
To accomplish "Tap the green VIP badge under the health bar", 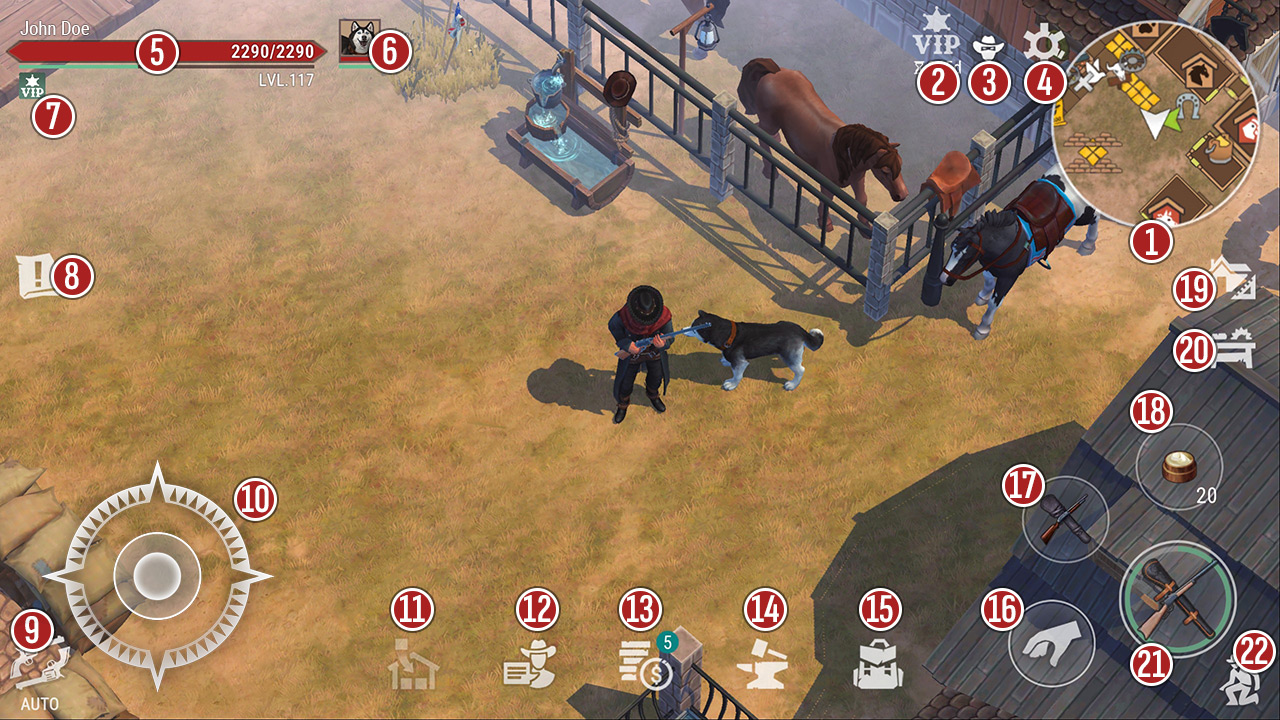I will click(x=32, y=87).
